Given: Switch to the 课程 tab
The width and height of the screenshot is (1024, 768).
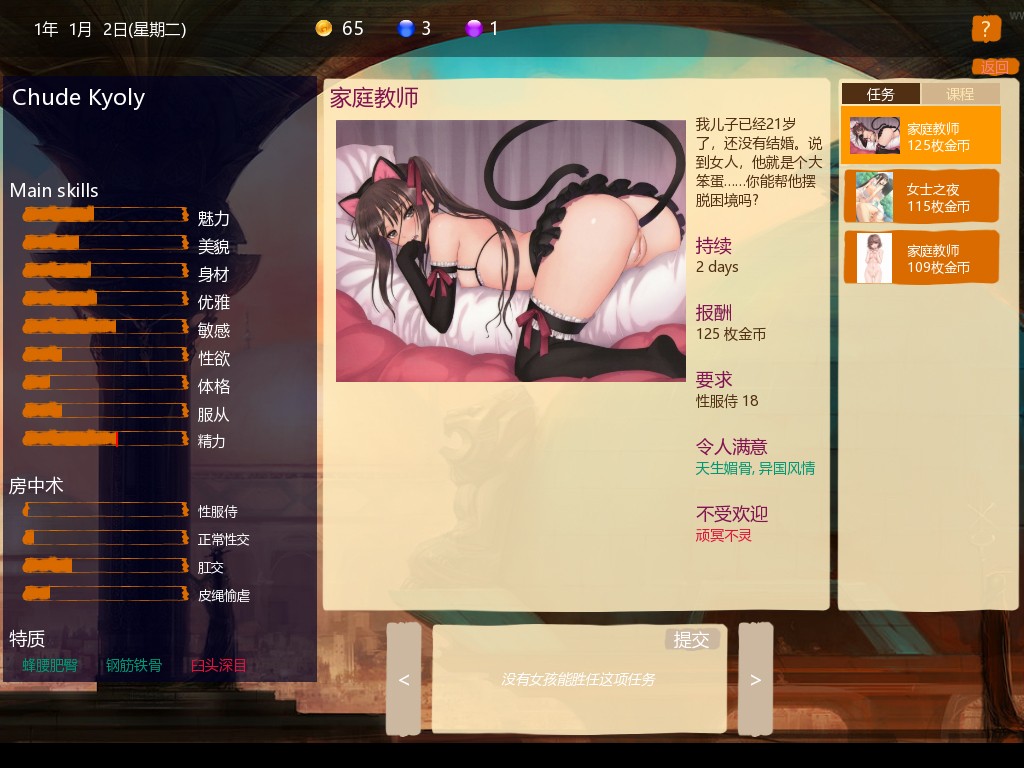Looking at the screenshot, I should 960,94.
